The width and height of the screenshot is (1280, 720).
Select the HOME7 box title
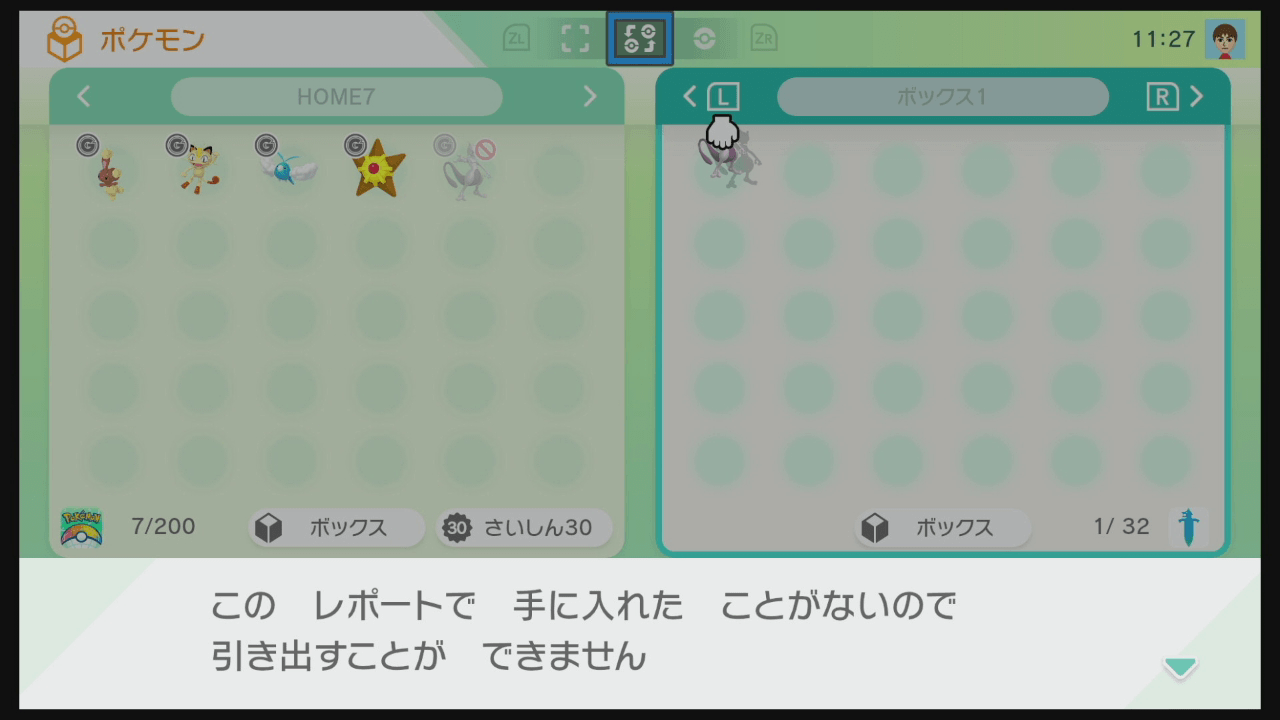336,96
